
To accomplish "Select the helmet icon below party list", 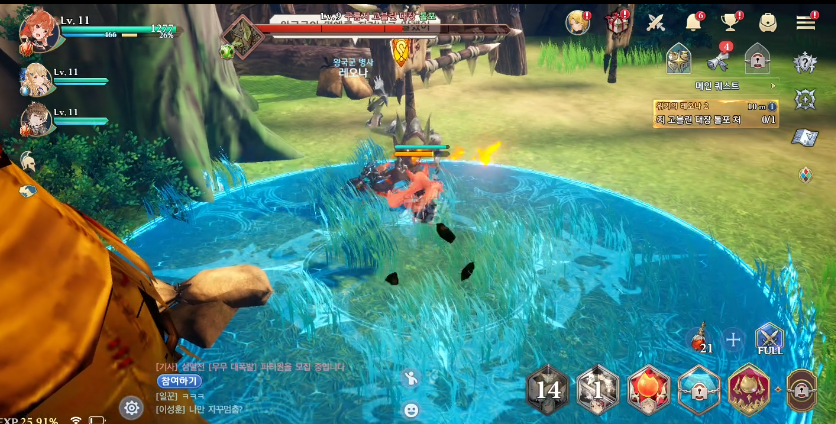I will click(x=28, y=160).
